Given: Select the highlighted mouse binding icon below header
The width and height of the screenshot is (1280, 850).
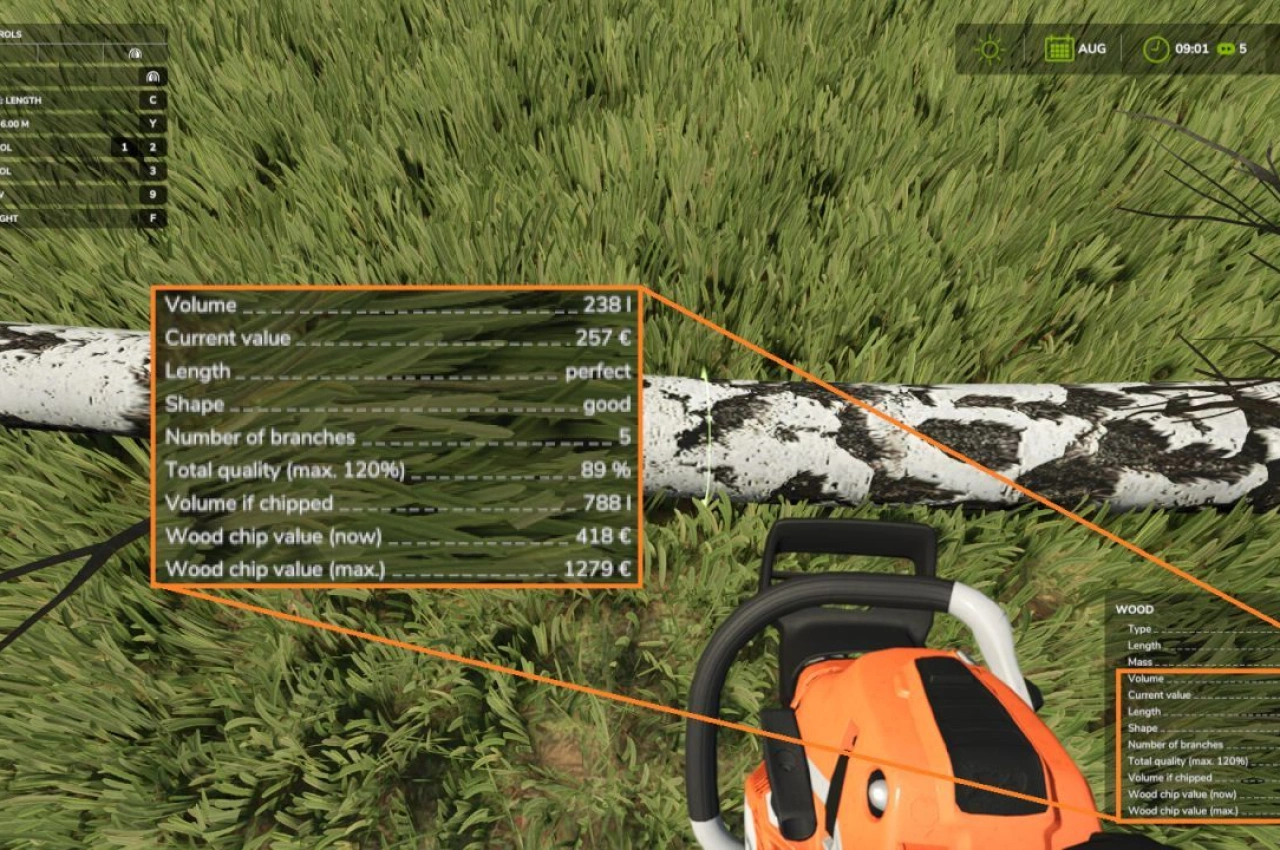Looking at the screenshot, I should point(152,77).
